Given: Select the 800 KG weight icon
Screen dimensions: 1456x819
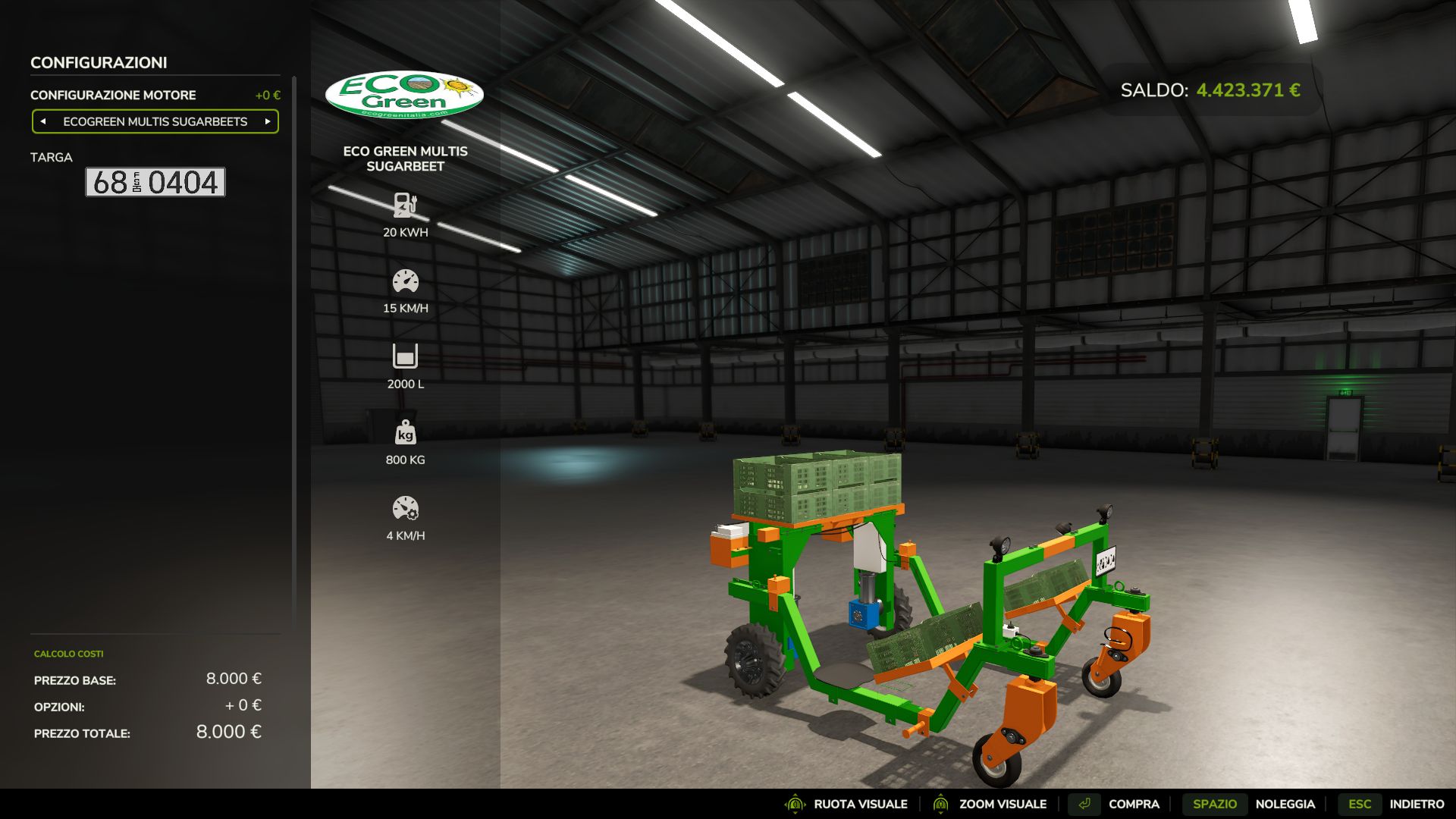Looking at the screenshot, I should pos(406,434).
